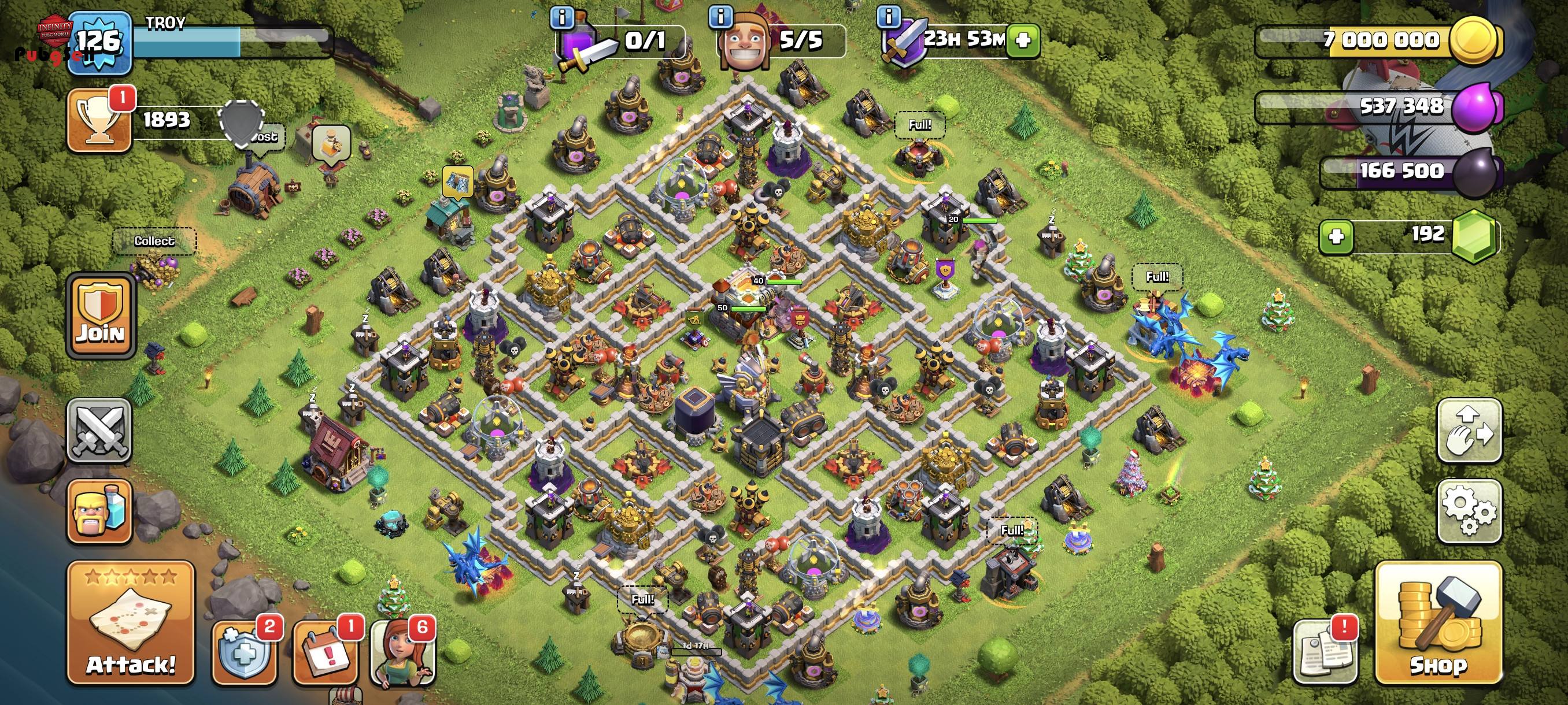Show builder info next to 5/5
This screenshot has height=705, width=1568.
coord(721,16)
